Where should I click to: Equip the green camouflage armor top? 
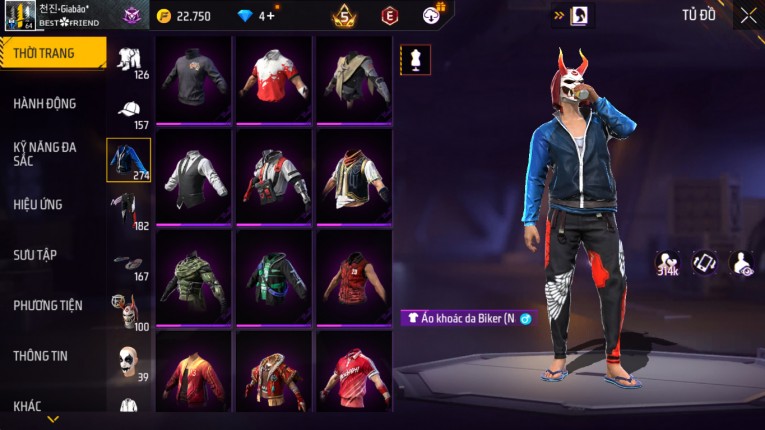point(193,277)
